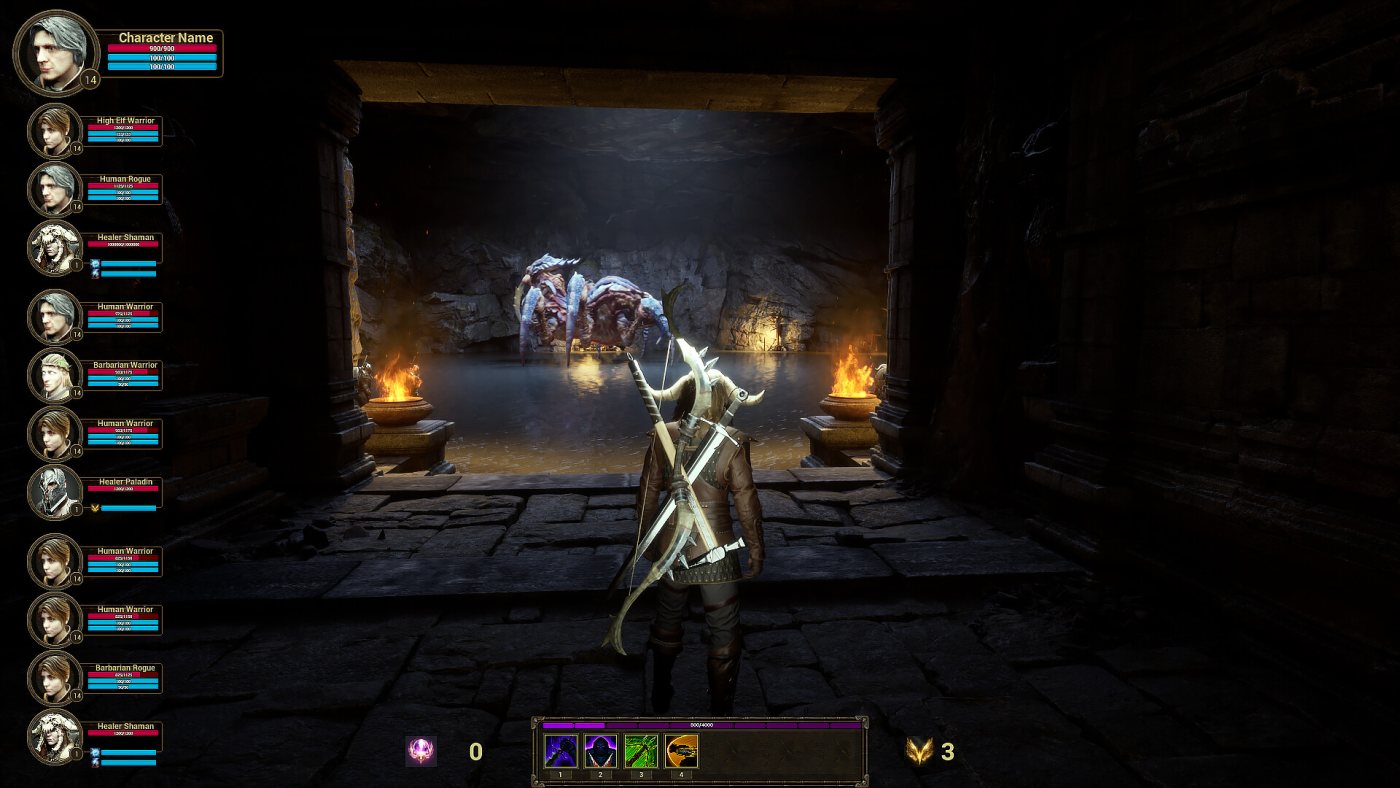Click the purple glowing orb icon
This screenshot has width=1400, height=788.
click(x=421, y=751)
